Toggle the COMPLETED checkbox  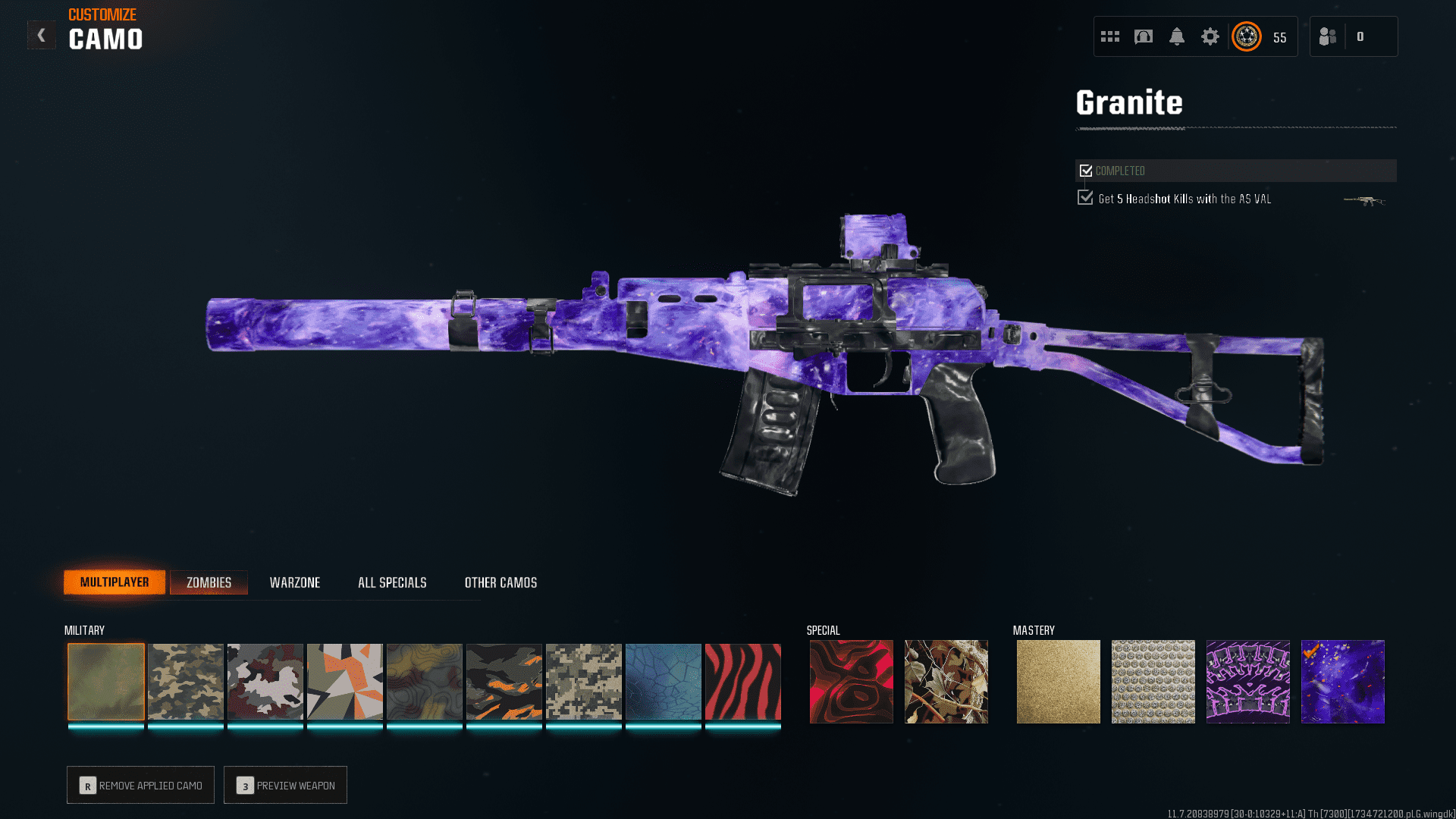click(x=1086, y=170)
